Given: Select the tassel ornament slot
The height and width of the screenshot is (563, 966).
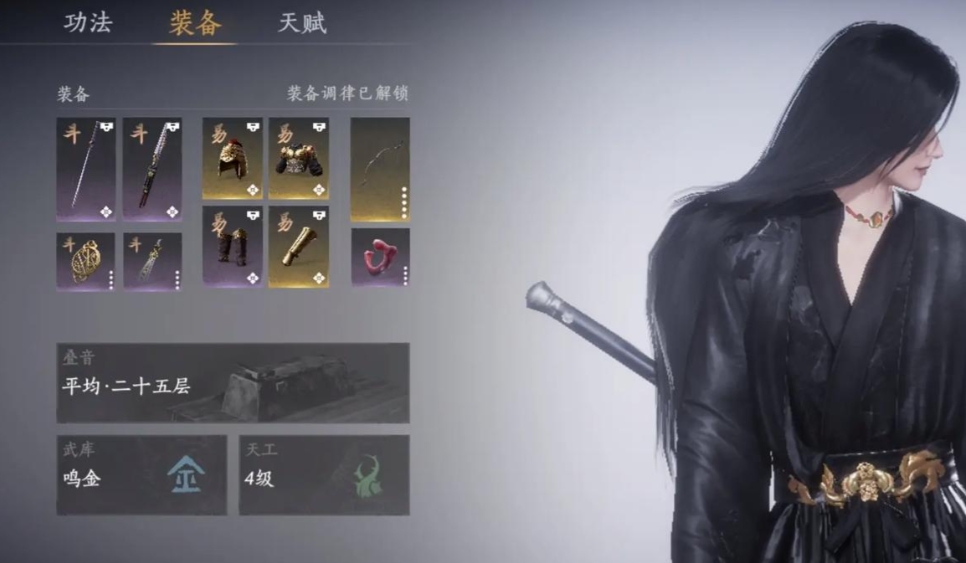Looking at the screenshot, I should pos(152,262).
